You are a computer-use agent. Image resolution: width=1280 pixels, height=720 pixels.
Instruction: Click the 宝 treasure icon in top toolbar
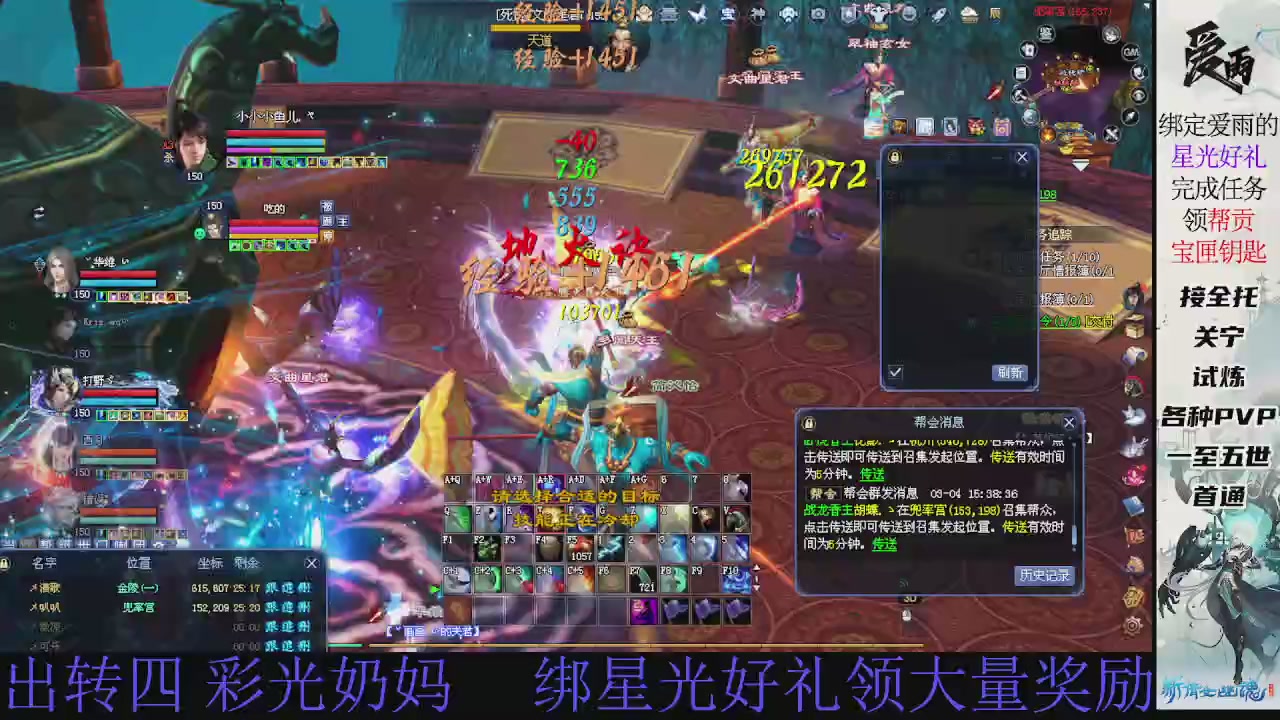pyautogui.click(x=728, y=13)
